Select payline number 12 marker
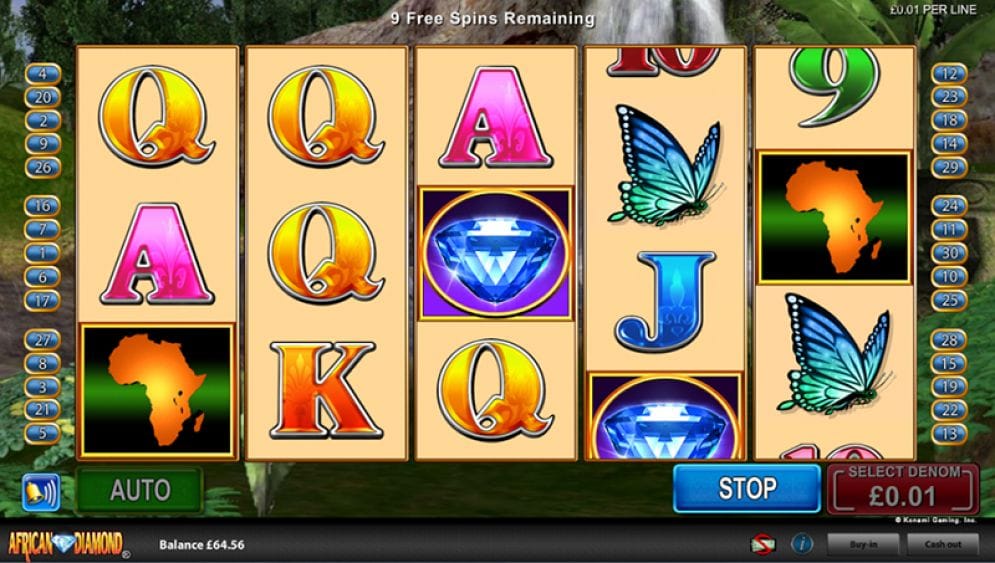Viewport: 995px width, 563px height. coord(949,73)
